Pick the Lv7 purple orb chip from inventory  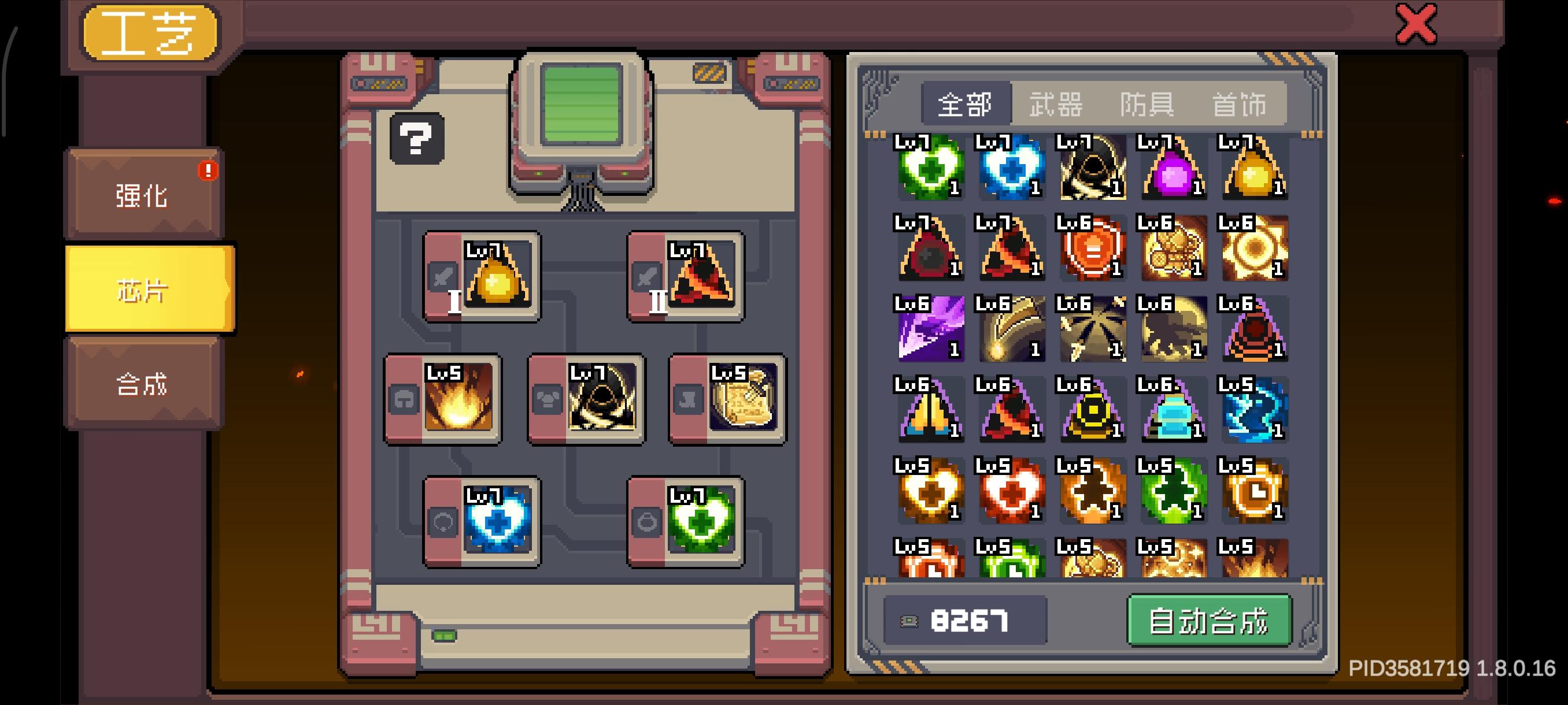coord(1174,169)
